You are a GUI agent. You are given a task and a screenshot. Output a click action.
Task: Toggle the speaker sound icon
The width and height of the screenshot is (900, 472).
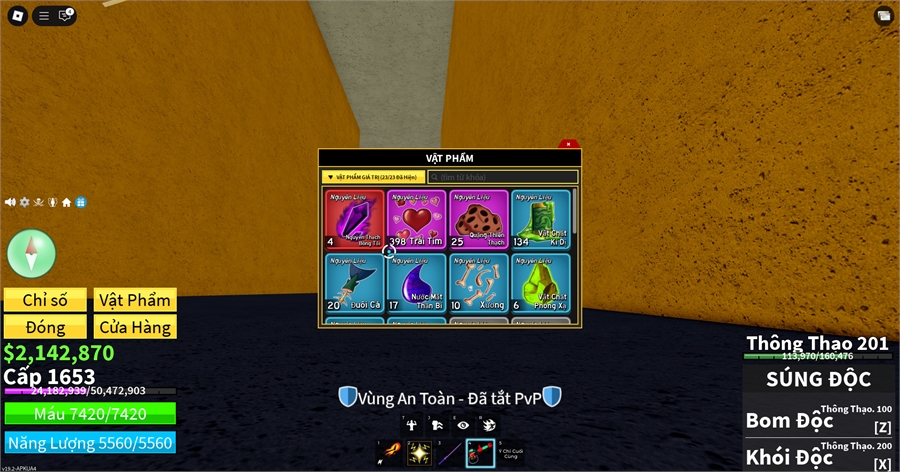tap(11, 202)
